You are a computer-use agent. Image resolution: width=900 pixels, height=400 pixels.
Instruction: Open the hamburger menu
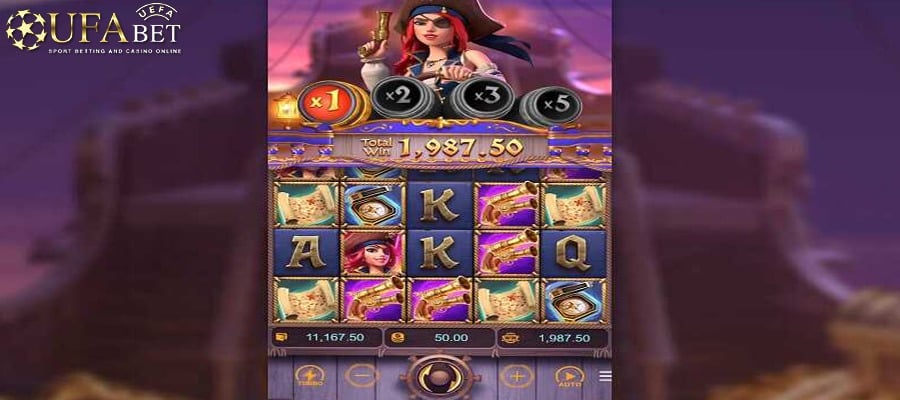(x=605, y=376)
